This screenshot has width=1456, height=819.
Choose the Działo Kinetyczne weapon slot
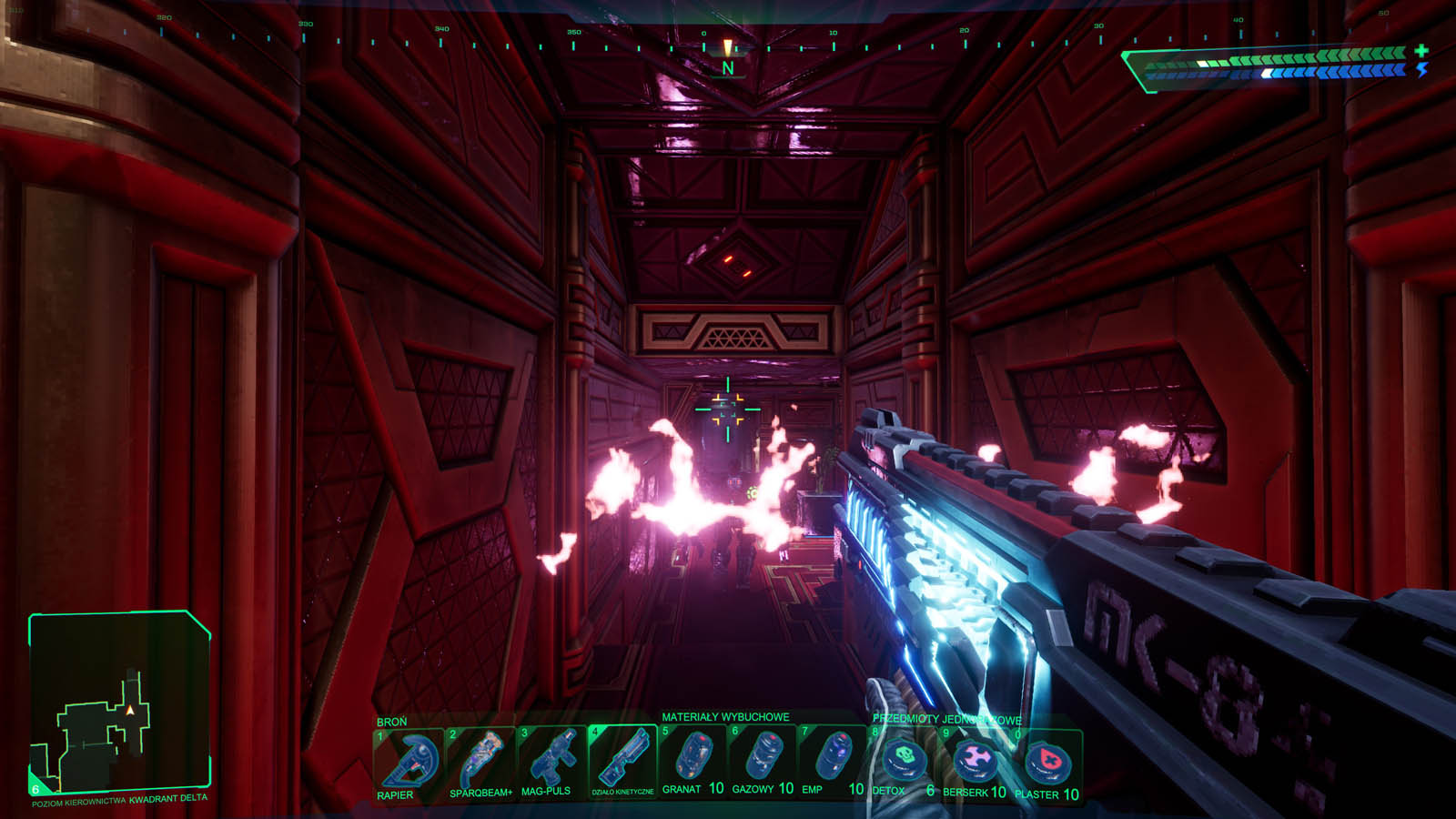click(622, 761)
